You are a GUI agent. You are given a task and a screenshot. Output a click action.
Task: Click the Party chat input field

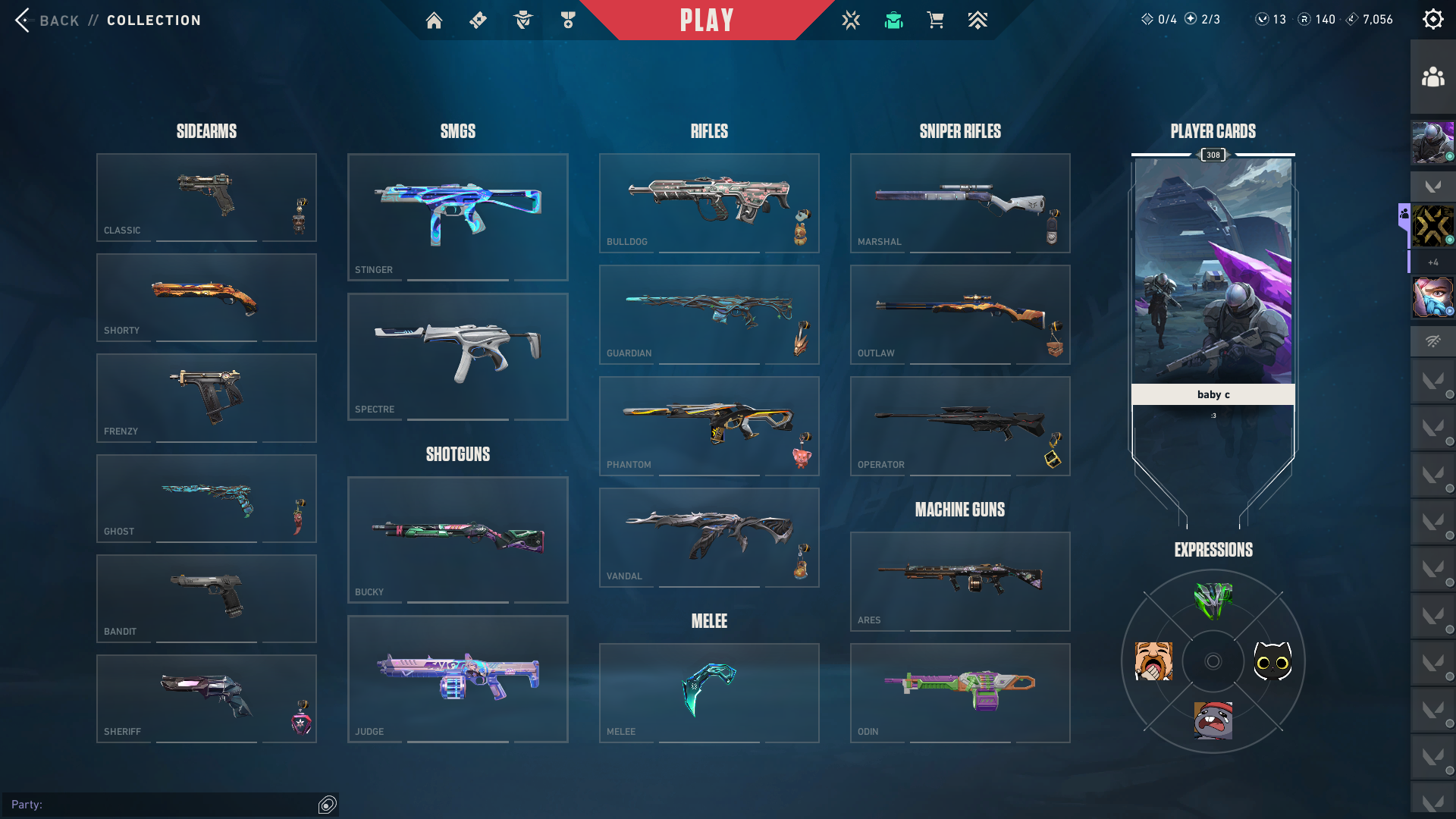(163, 805)
